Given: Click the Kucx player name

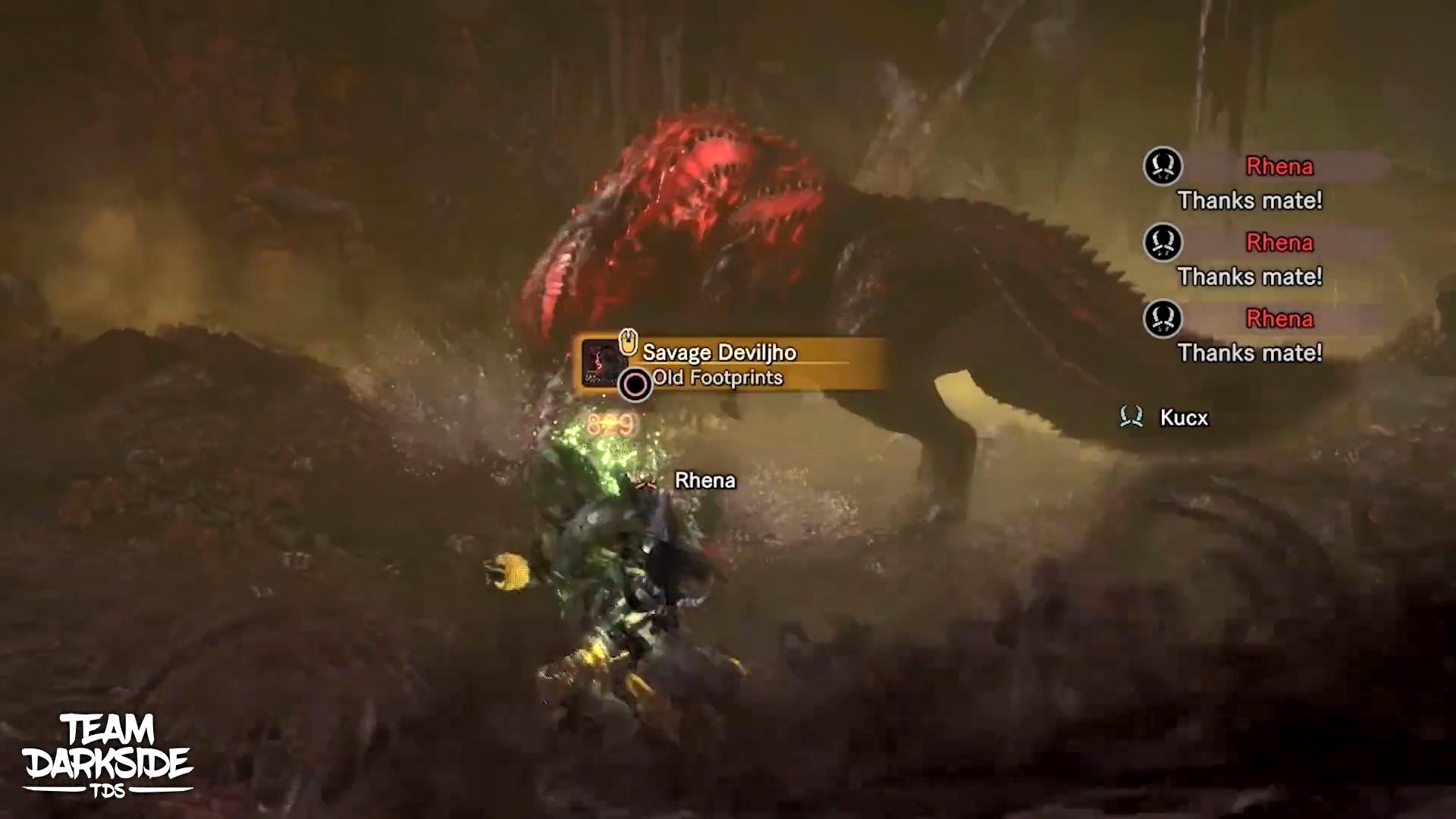Looking at the screenshot, I should click(x=1183, y=418).
